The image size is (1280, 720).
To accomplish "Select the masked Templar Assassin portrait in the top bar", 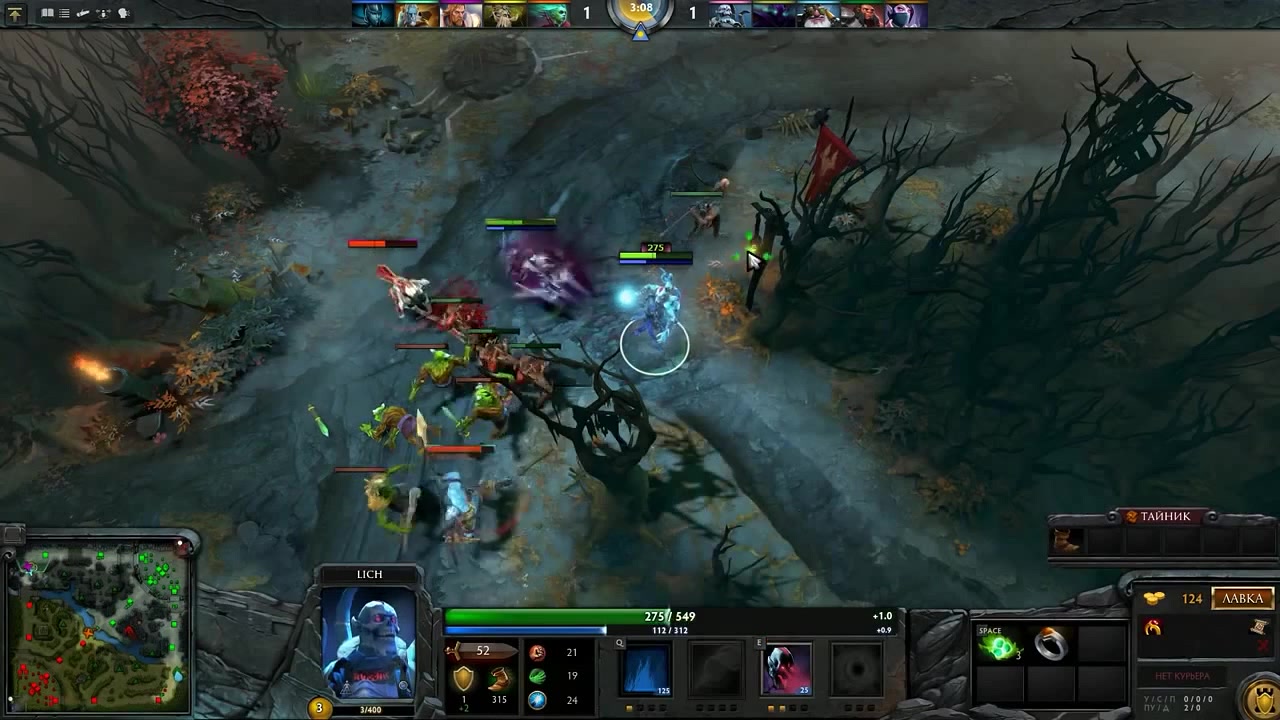I will [x=906, y=15].
